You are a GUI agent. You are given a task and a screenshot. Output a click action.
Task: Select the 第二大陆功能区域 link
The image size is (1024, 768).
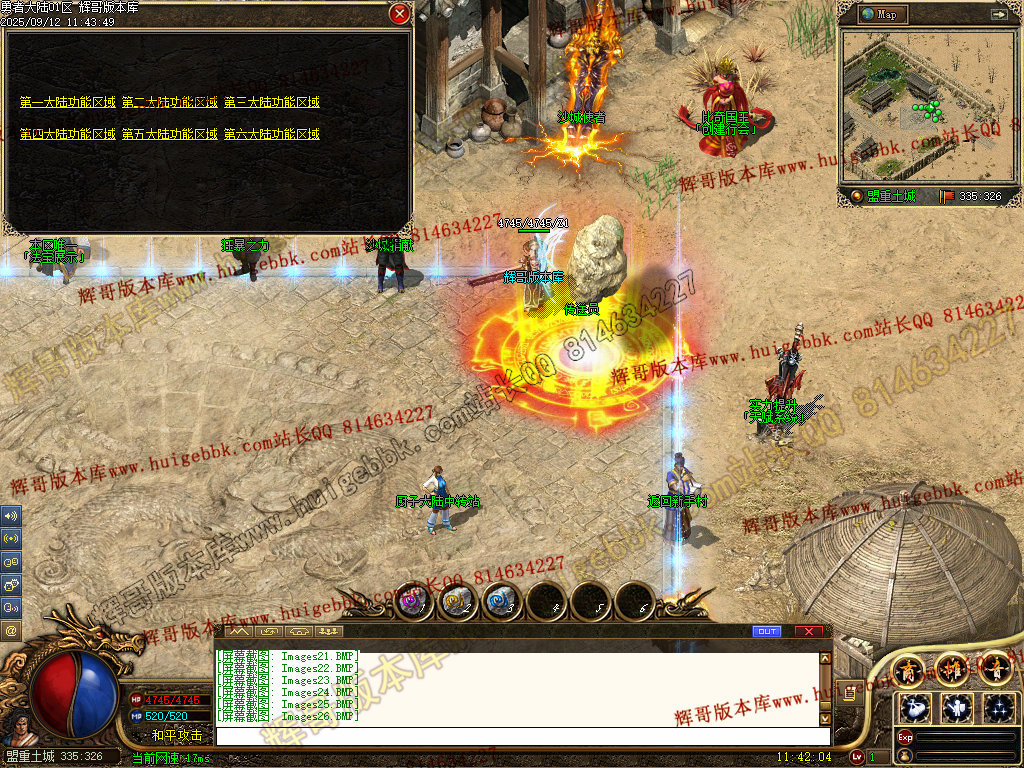(169, 102)
